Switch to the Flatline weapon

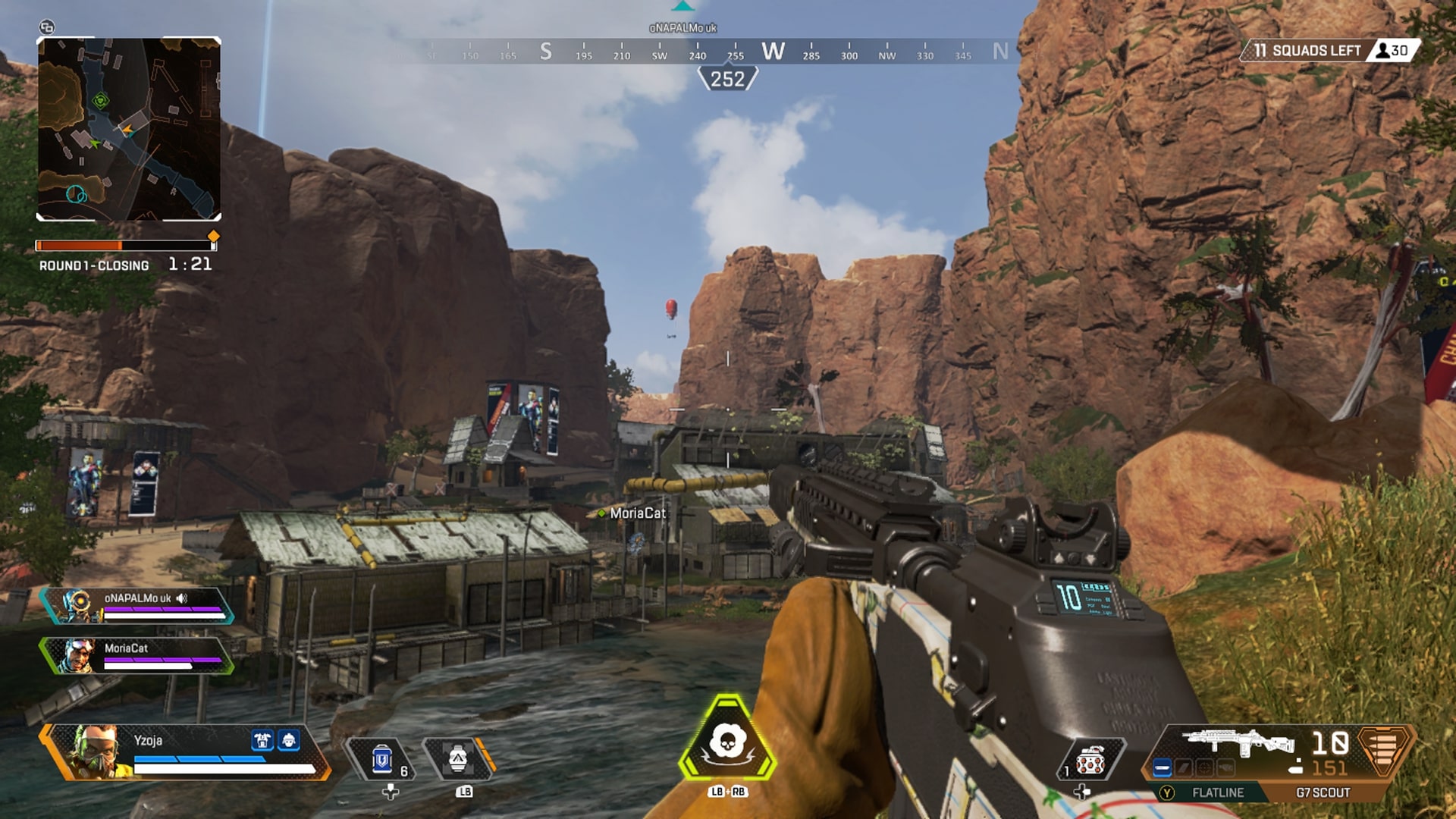click(x=1216, y=792)
